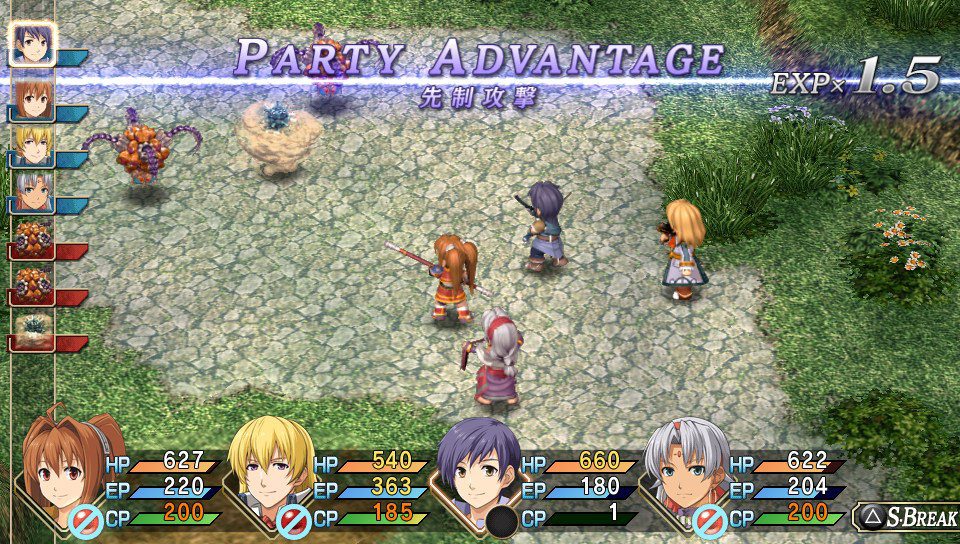Select Estelle's portrait in the turn order bar
This screenshot has width=960, height=544.
30,98
